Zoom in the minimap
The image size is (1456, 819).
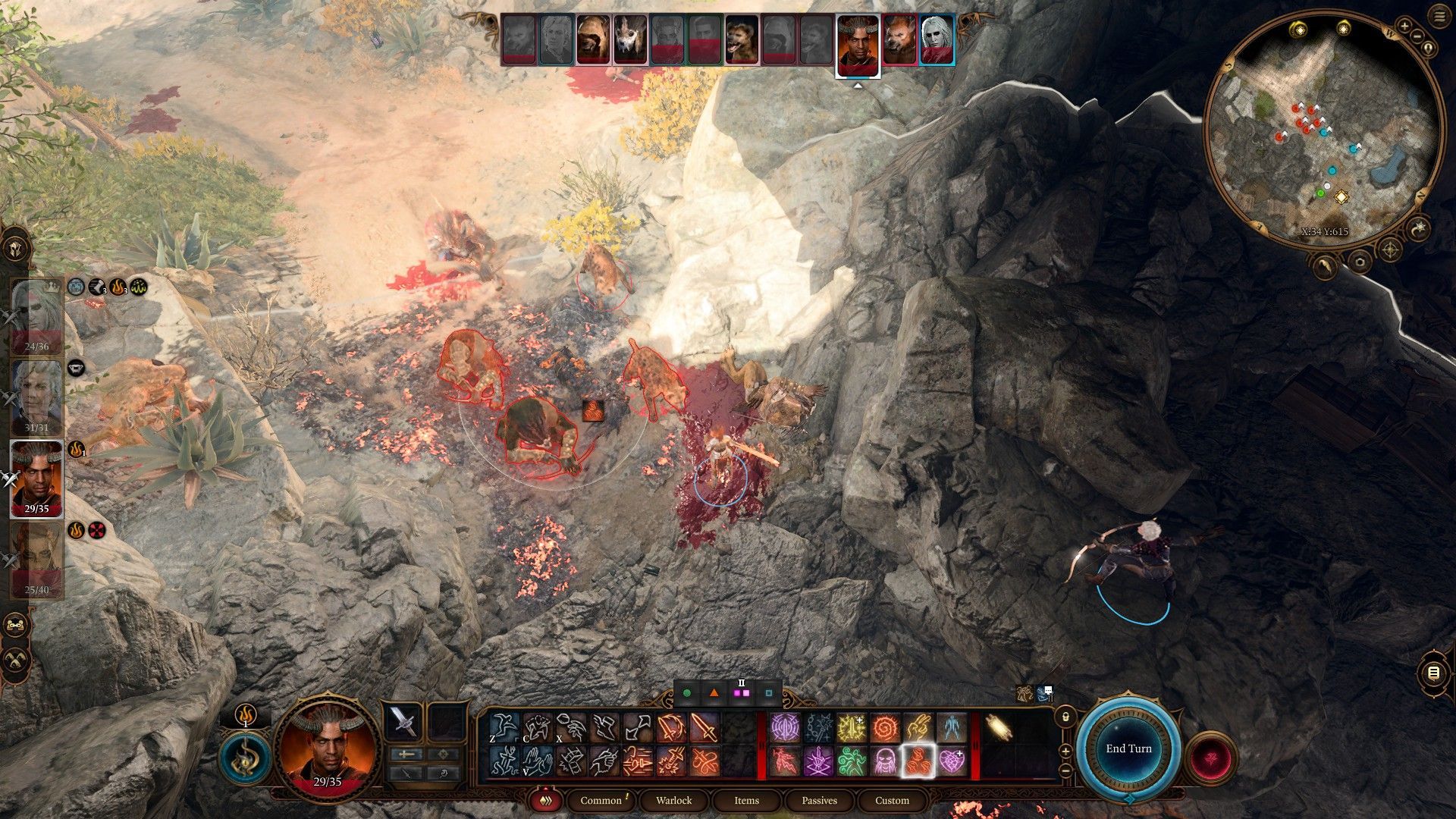pos(1404,27)
